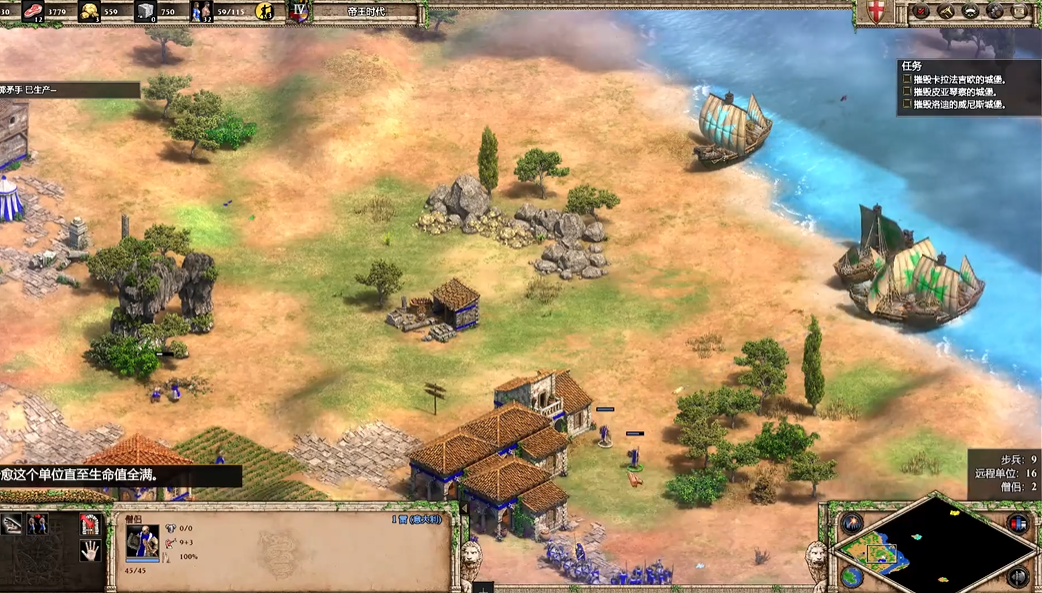
Task: Click the Imperial Age IV emblem
Action: coord(298,12)
